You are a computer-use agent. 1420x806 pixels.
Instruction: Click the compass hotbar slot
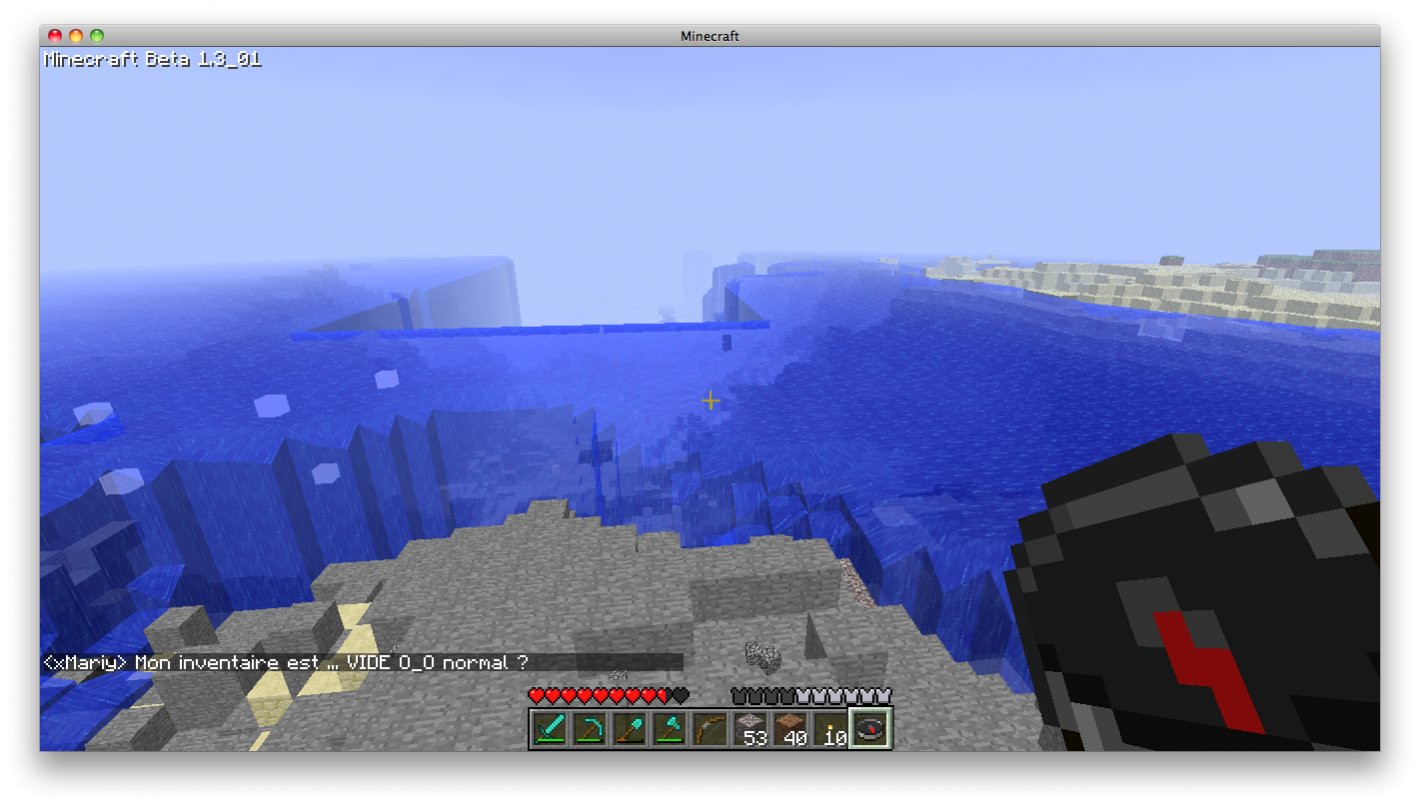click(x=870, y=728)
